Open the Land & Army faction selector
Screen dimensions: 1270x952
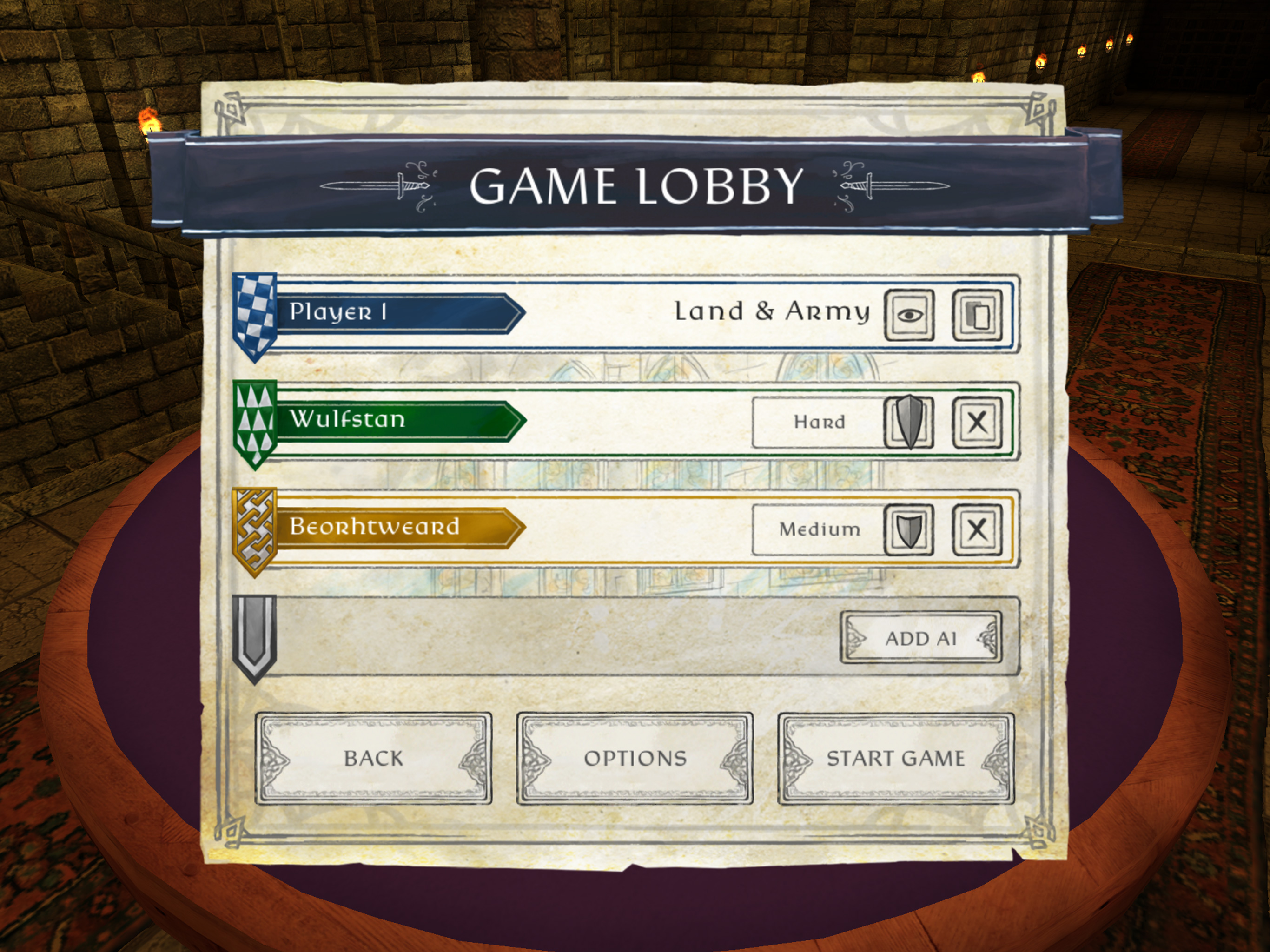pyautogui.click(x=772, y=312)
